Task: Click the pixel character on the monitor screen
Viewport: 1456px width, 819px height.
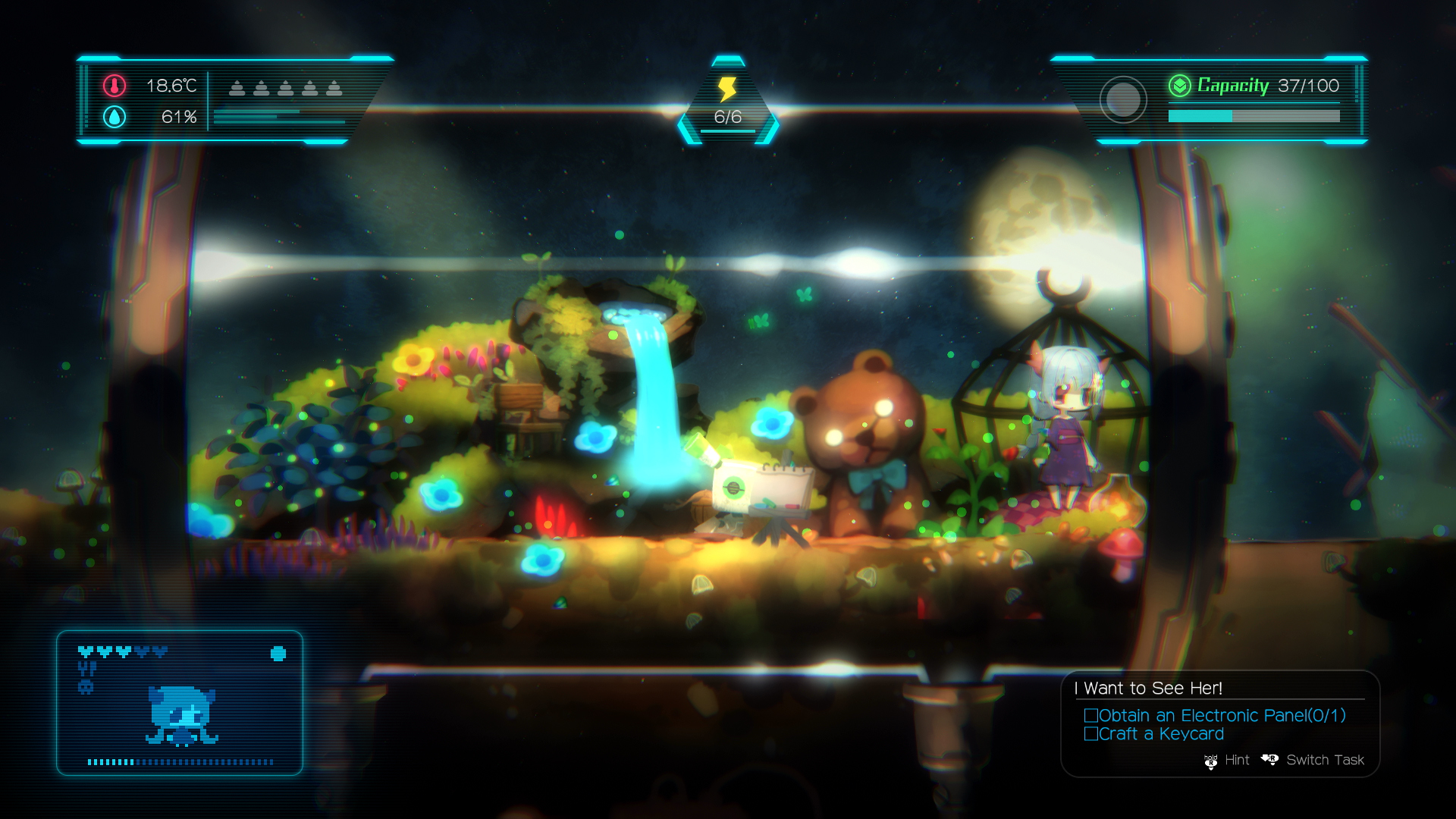Action: [x=180, y=717]
